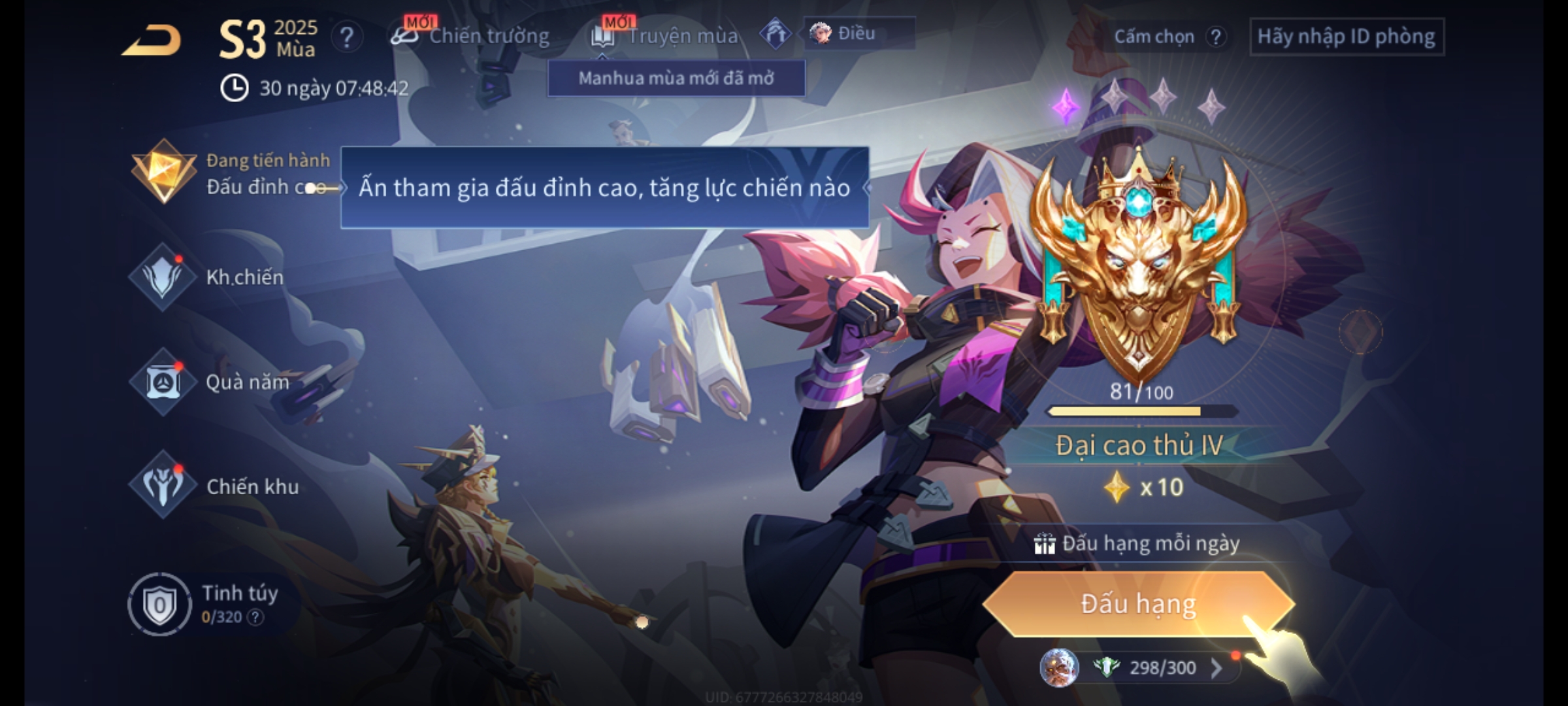The image size is (1568, 706).
Task: Expand the 298/300 progress arrow
Action: [1216, 667]
